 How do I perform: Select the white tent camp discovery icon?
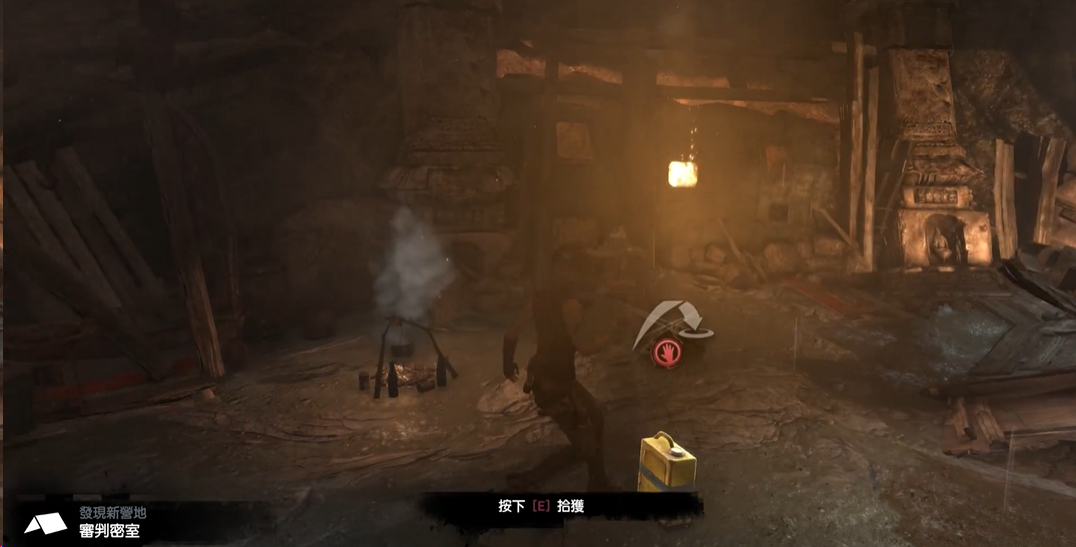46,523
